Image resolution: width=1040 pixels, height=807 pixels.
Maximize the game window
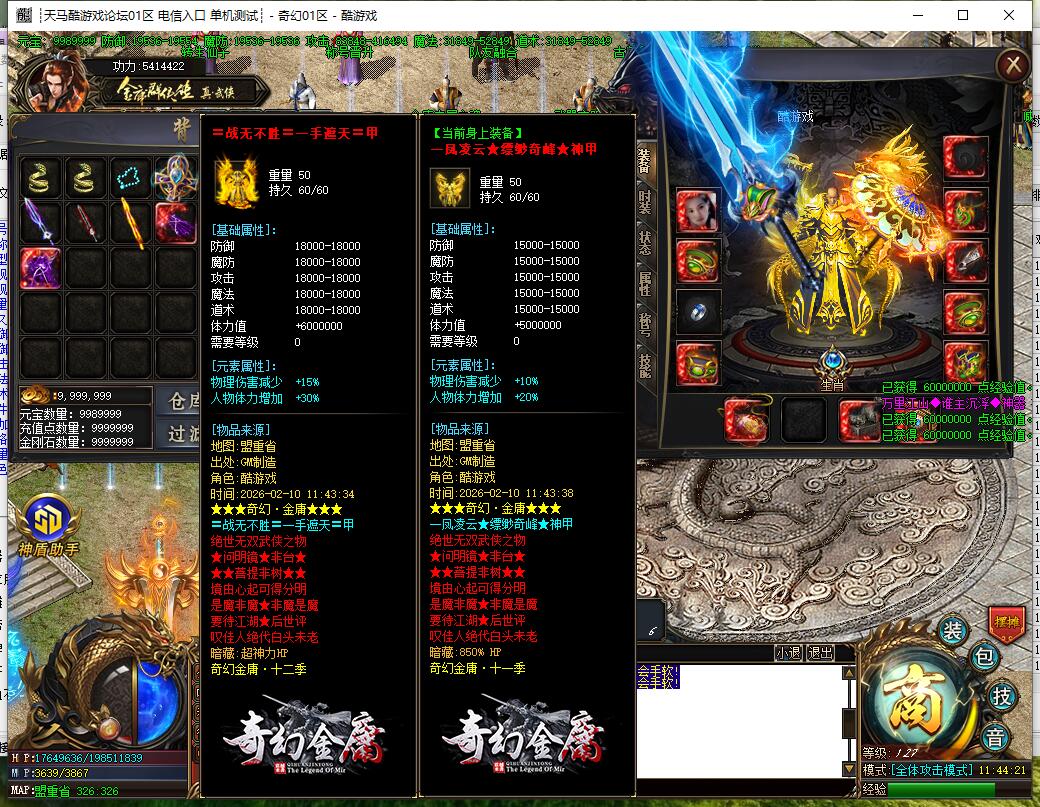pos(963,15)
